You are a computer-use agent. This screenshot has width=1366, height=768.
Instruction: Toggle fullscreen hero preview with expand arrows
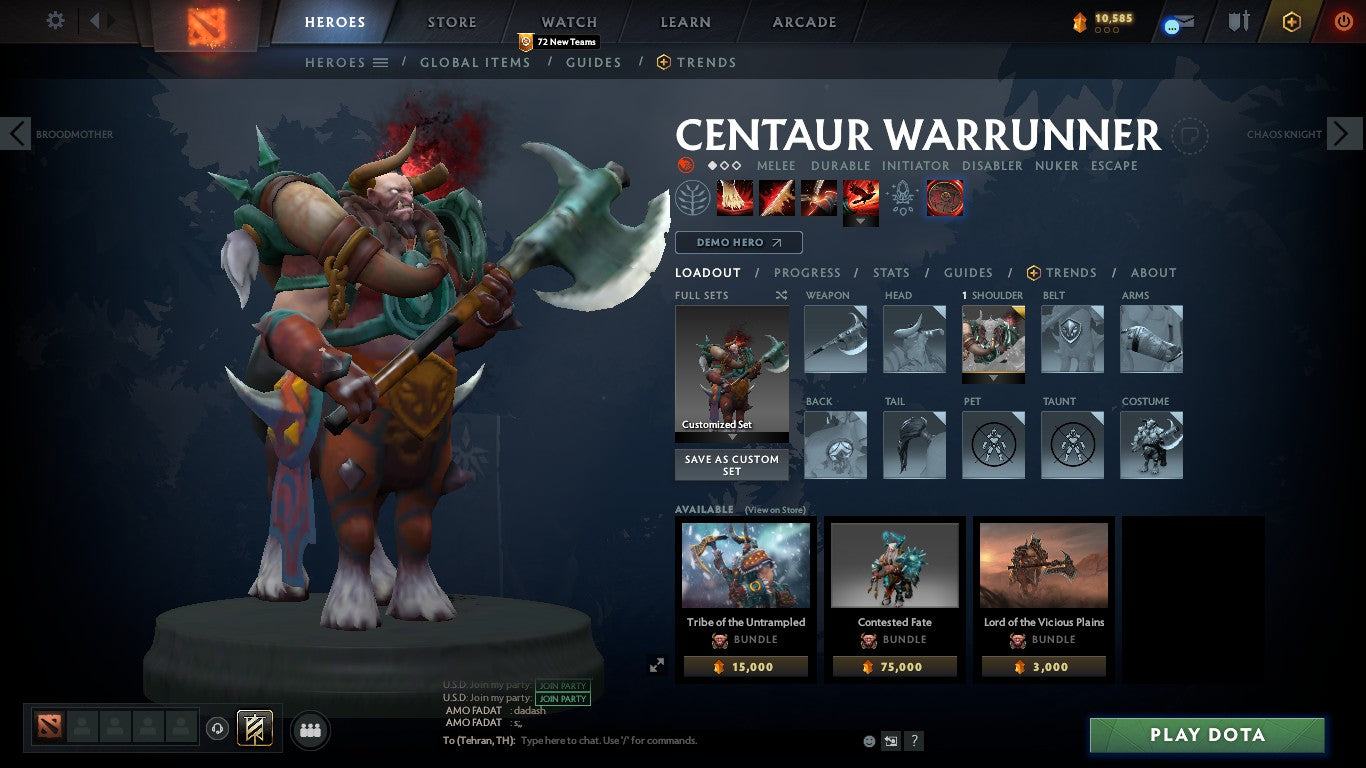(x=656, y=663)
